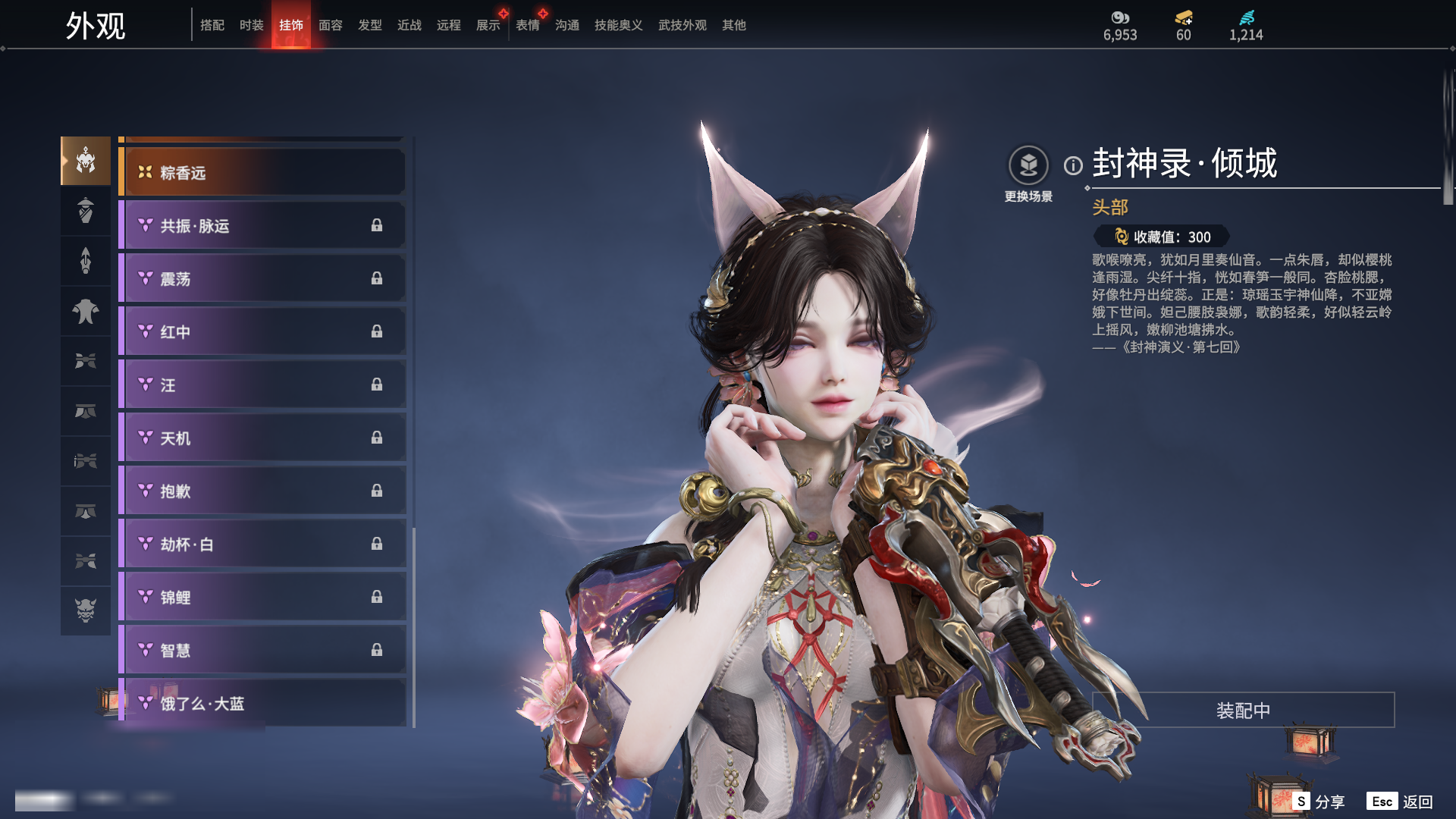Select the 面容 tab

331,25
